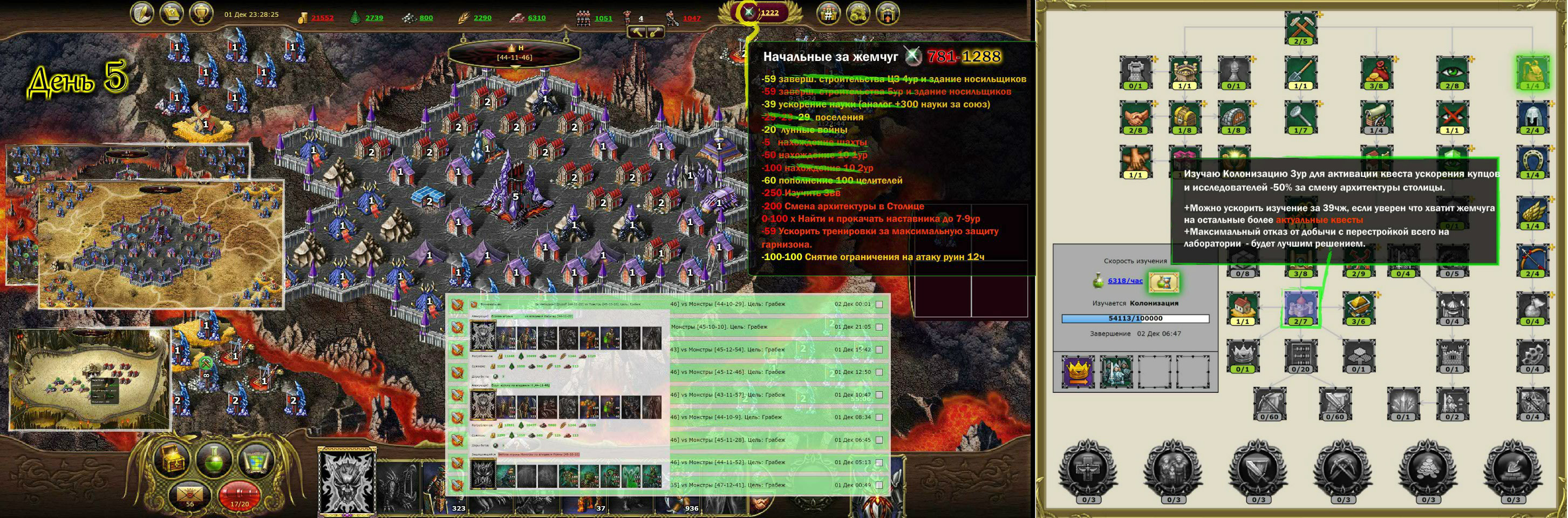Open the mail envelope button at bottom left
Image resolution: width=1568 pixels, height=518 pixels.
click(190, 494)
